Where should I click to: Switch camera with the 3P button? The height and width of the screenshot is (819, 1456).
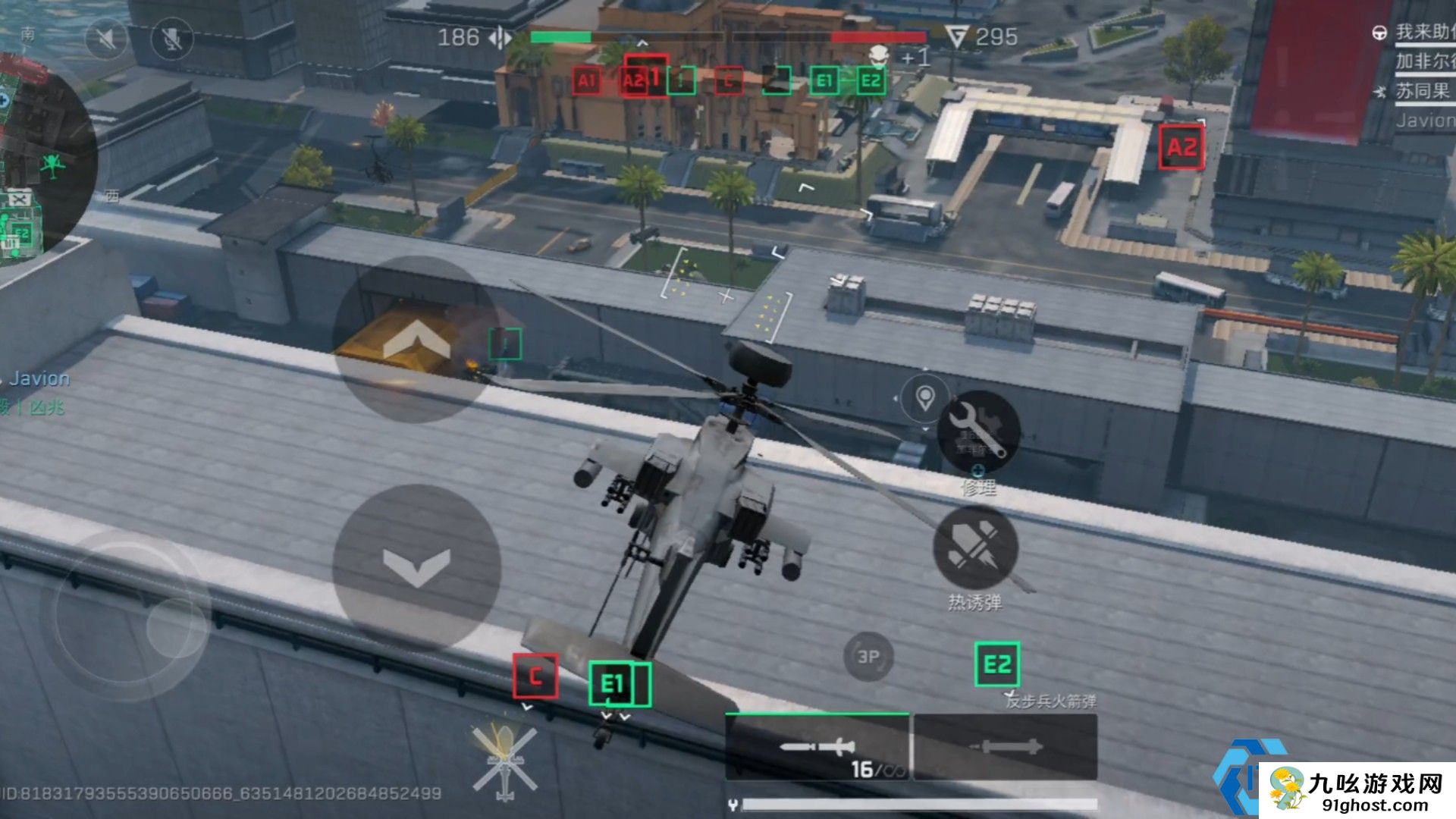click(868, 657)
